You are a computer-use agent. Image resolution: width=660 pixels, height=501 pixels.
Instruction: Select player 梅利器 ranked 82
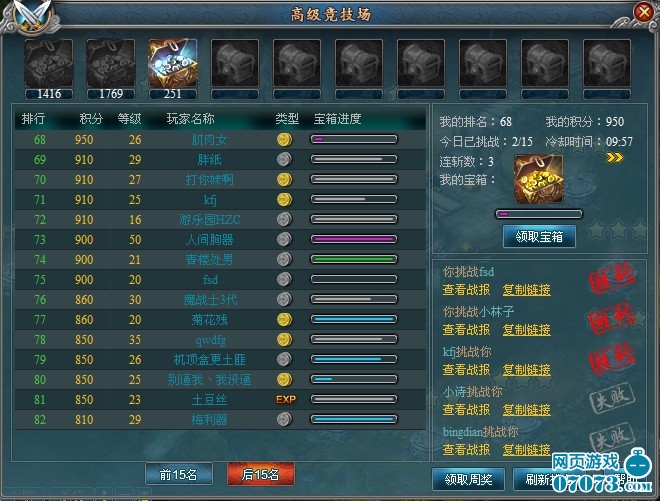click(210, 419)
